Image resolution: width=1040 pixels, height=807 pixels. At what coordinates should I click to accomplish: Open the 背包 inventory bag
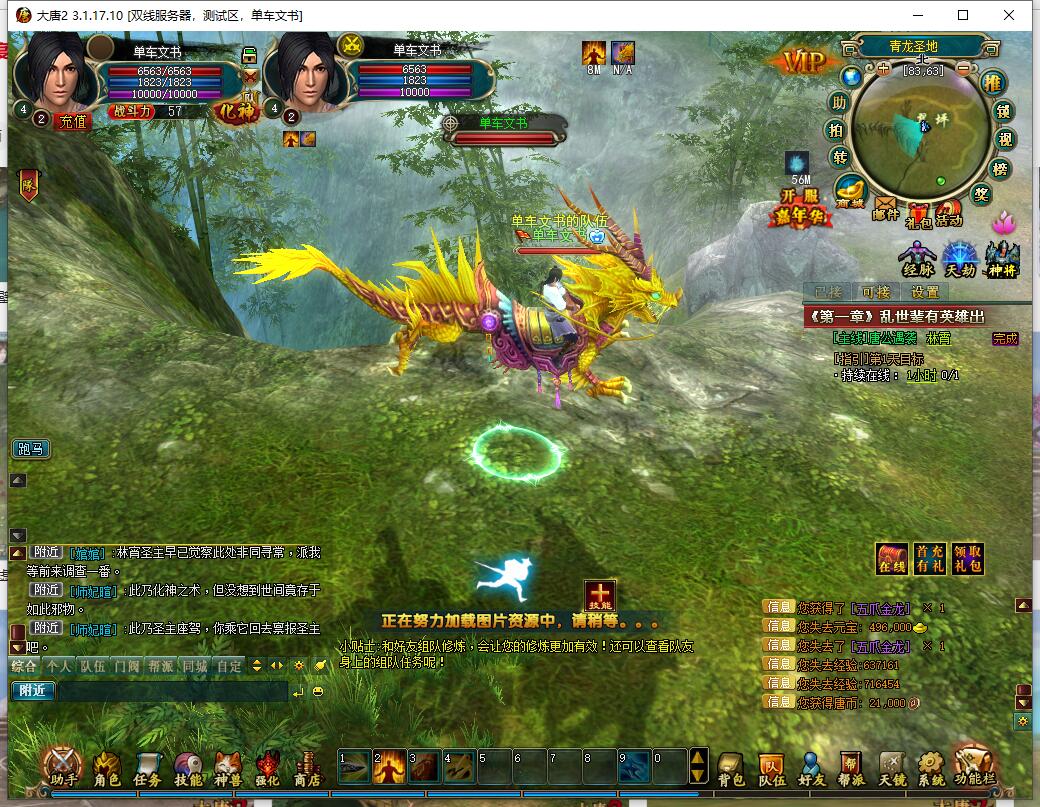tap(731, 768)
